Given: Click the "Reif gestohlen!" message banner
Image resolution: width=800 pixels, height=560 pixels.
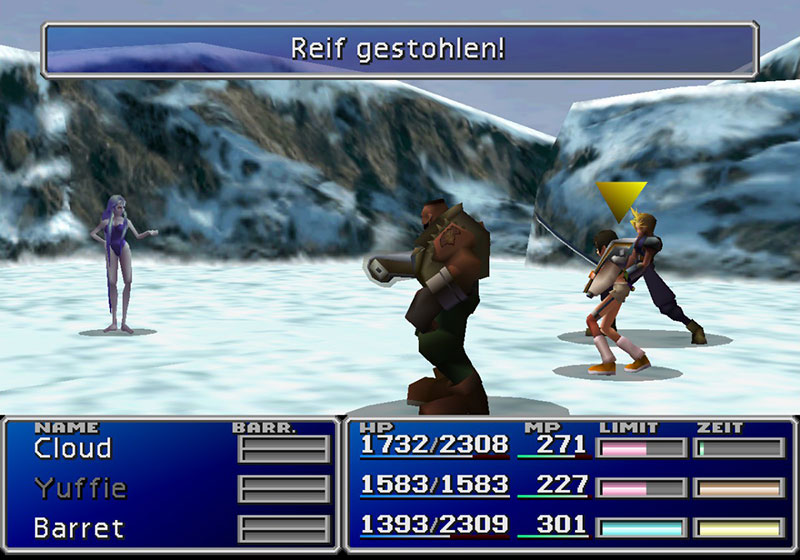Looking at the screenshot, I should tap(399, 48).
